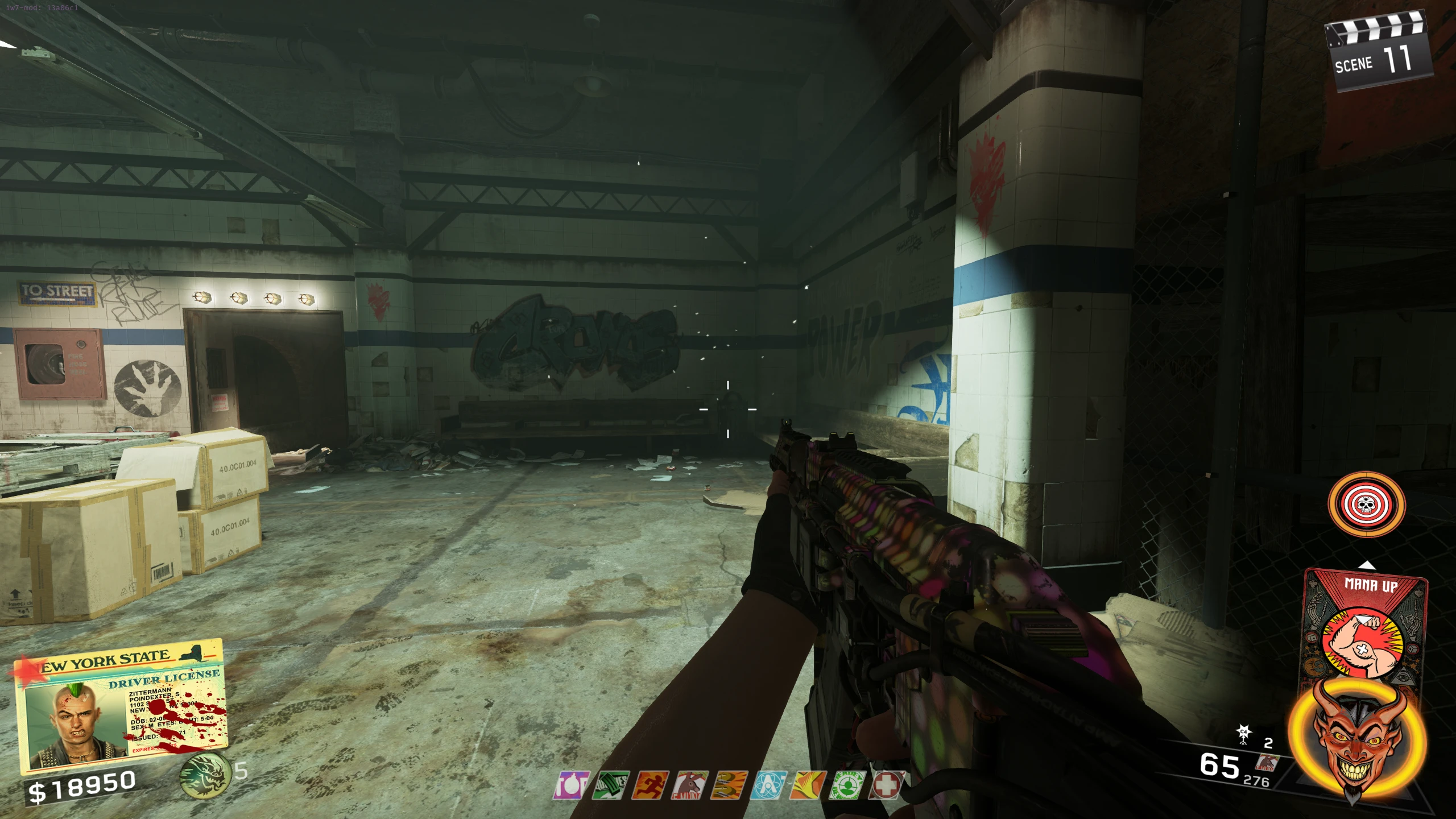Viewport: 1456px width, 819px height.
Task: Select the Bang Bangs double bullet perk
Action: click(729, 785)
